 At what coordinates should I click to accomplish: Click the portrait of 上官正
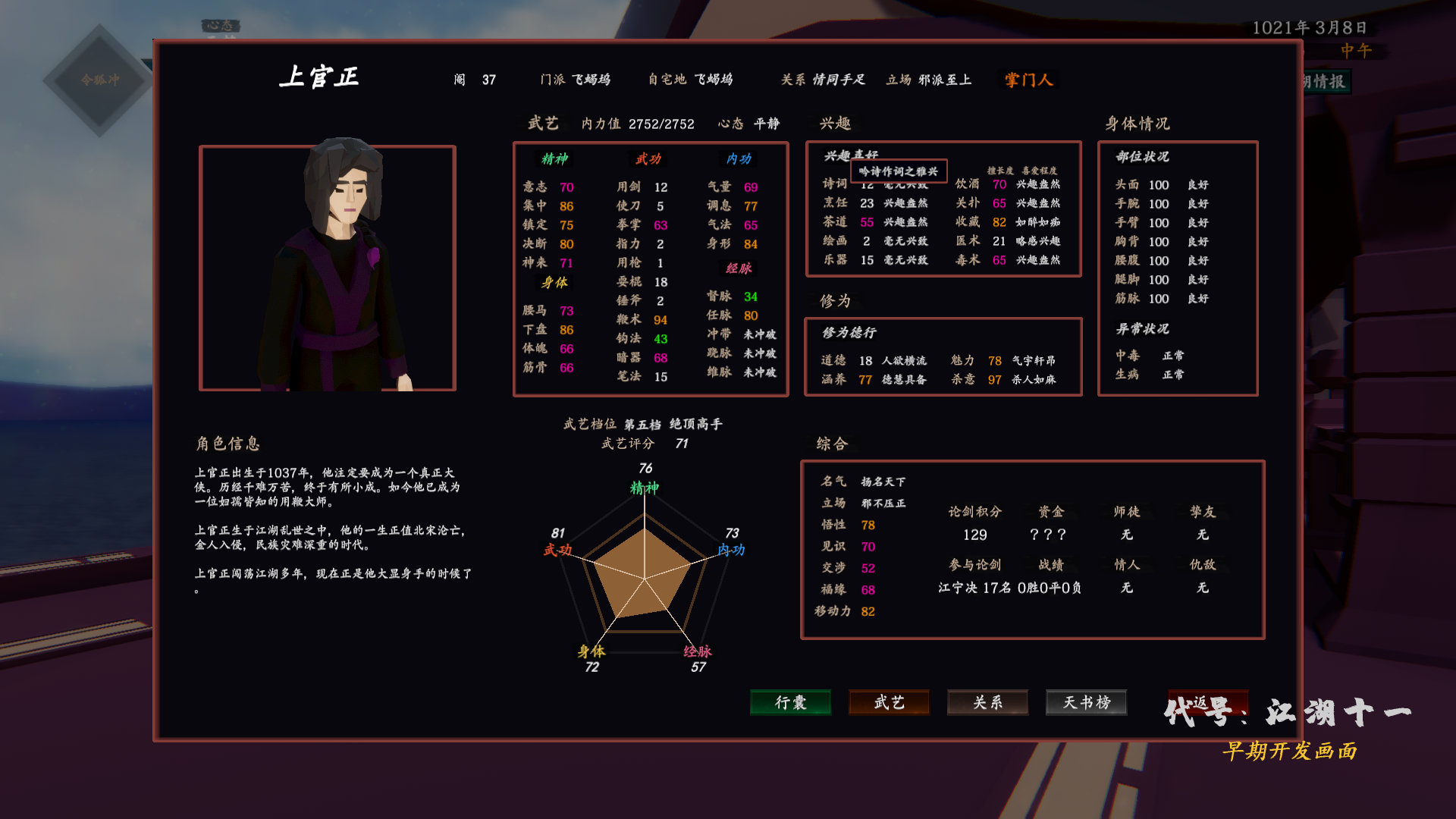point(330,267)
